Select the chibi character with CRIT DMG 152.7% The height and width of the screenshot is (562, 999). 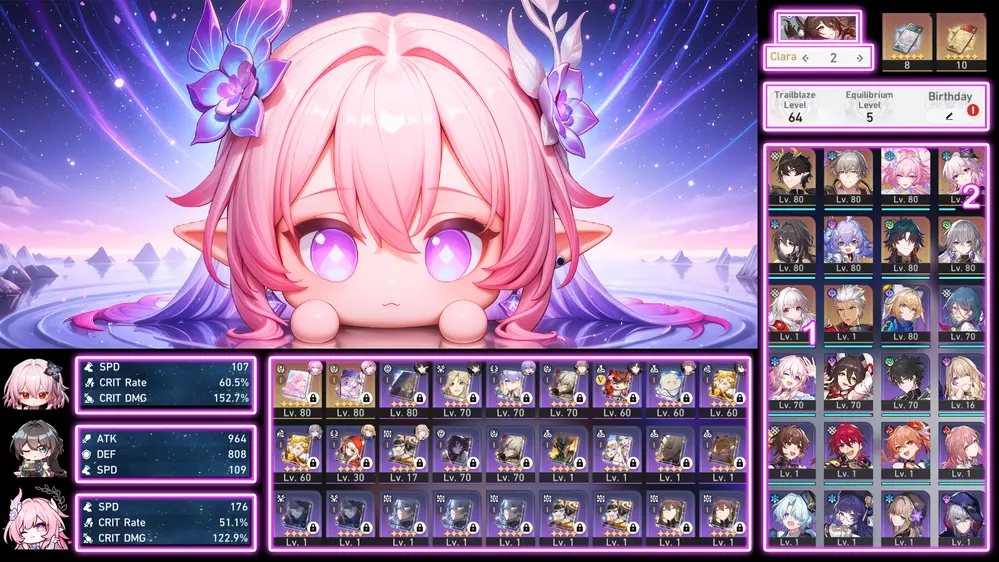[36, 383]
